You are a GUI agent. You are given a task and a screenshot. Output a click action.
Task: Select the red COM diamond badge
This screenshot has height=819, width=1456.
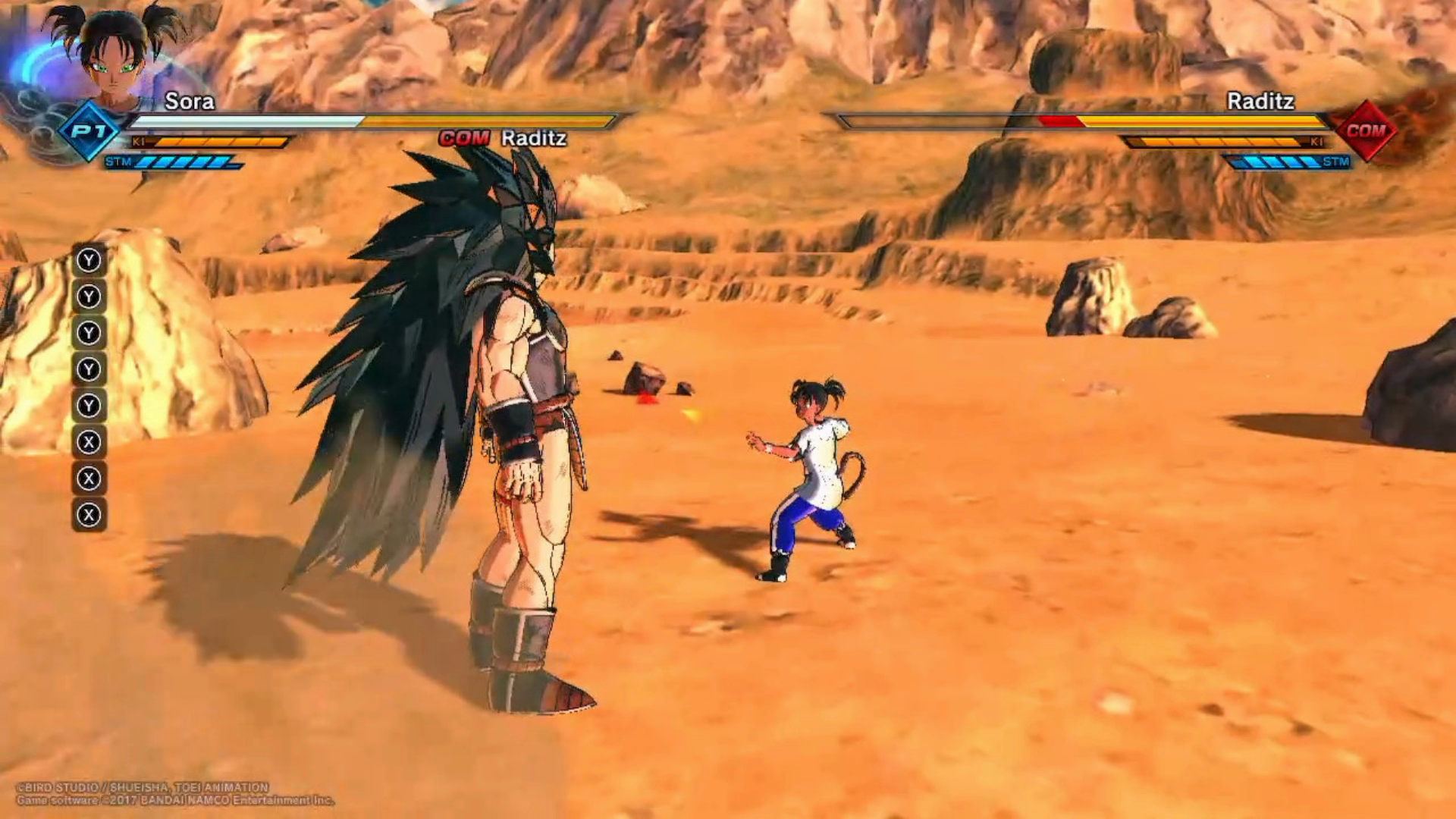click(x=1365, y=131)
